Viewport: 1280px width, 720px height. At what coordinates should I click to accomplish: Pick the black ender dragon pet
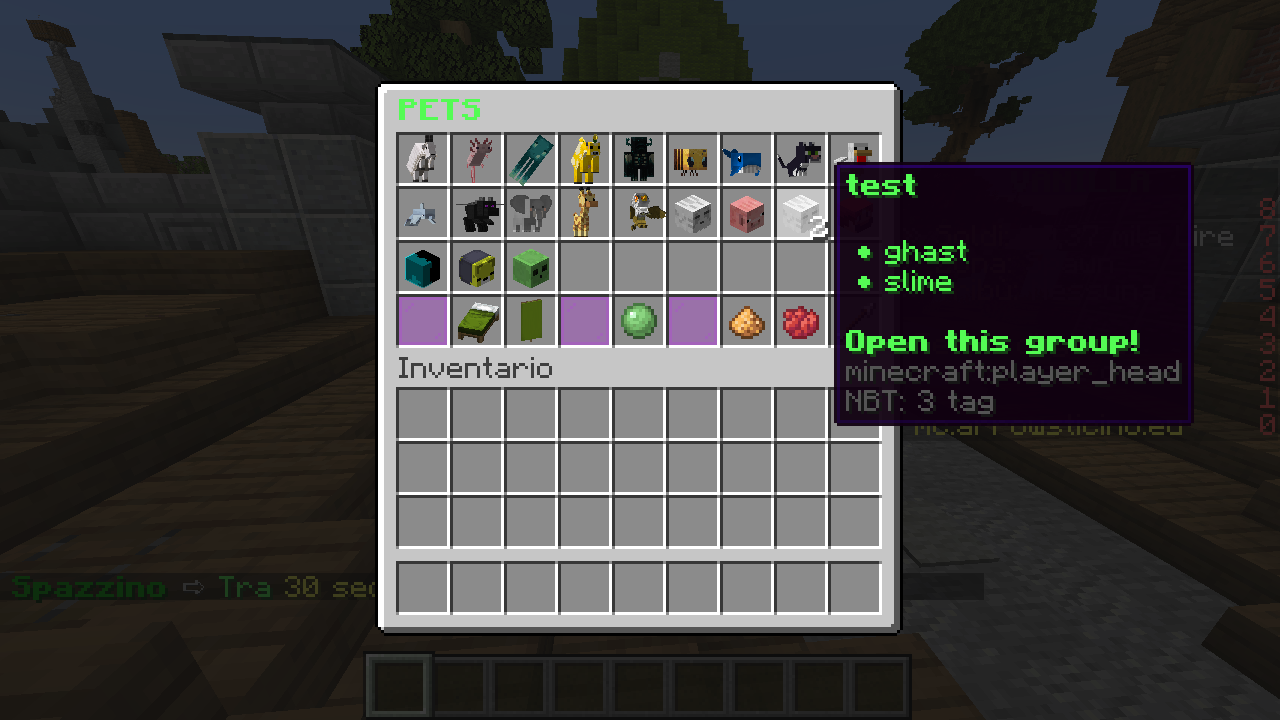click(x=476, y=213)
